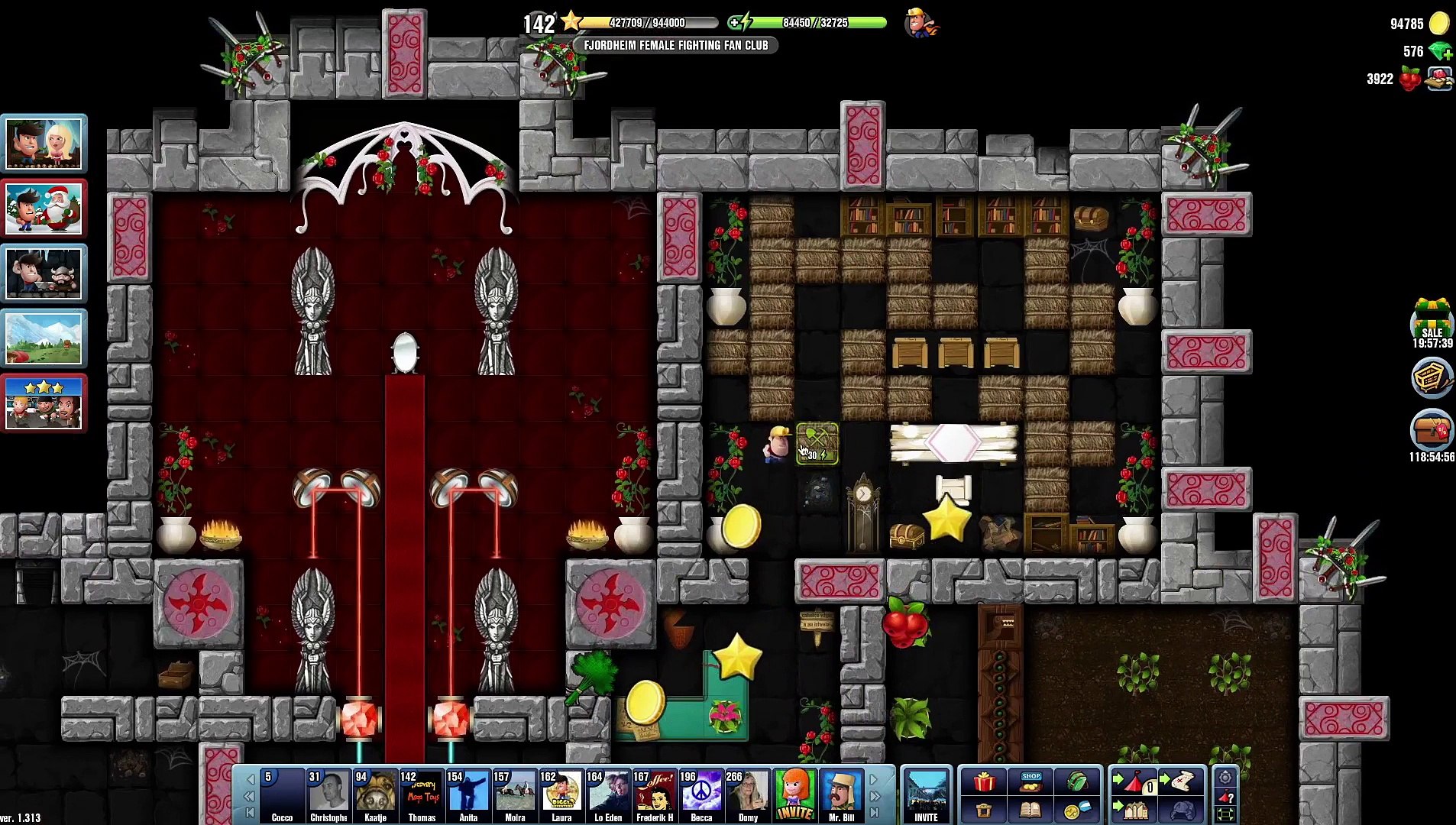The height and width of the screenshot is (825, 1456).
Task: Toggle fullscreen with green arrows icon
Action: (x=1225, y=814)
